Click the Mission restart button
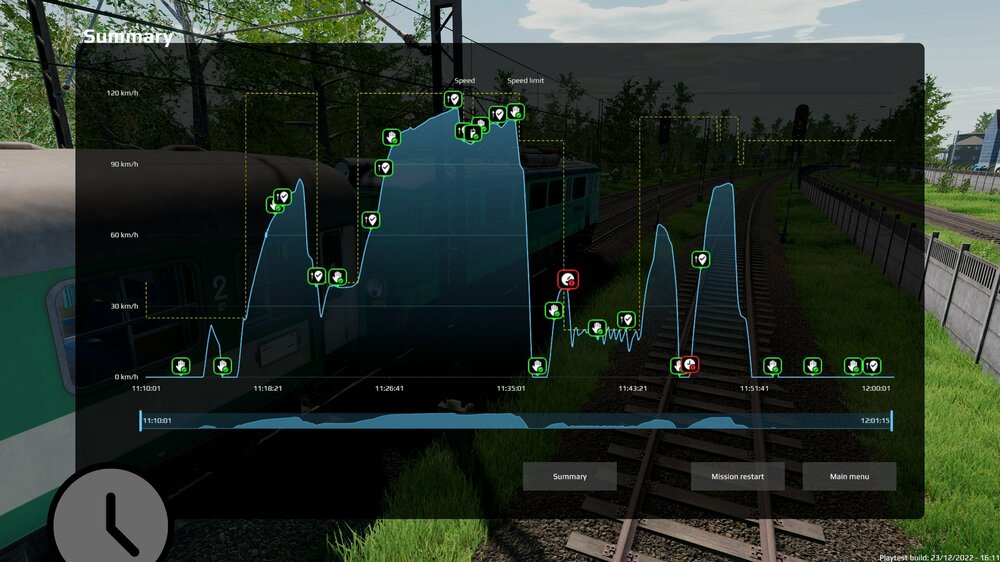 pyautogui.click(x=737, y=476)
